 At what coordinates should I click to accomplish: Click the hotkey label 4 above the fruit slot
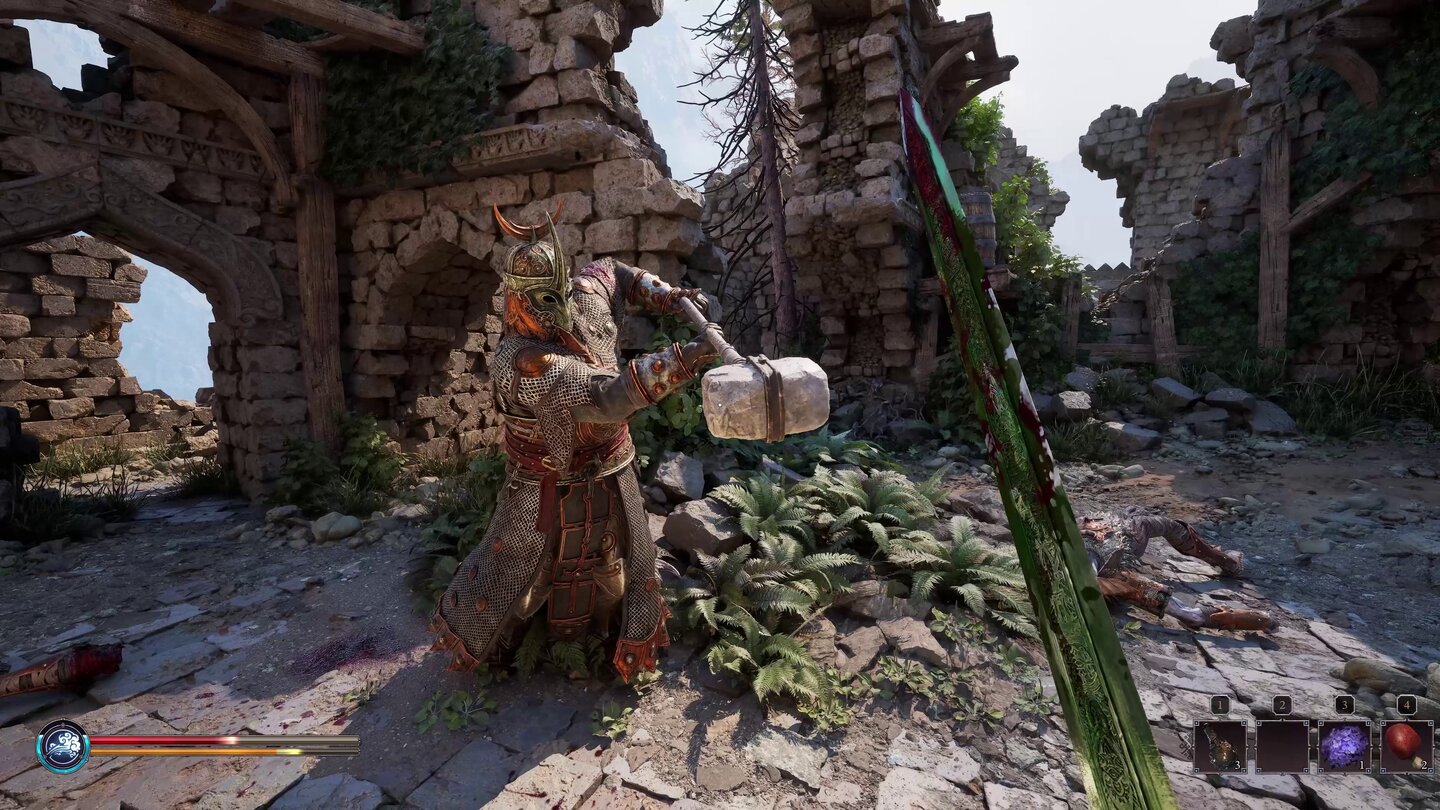[x=1405, y=704]
